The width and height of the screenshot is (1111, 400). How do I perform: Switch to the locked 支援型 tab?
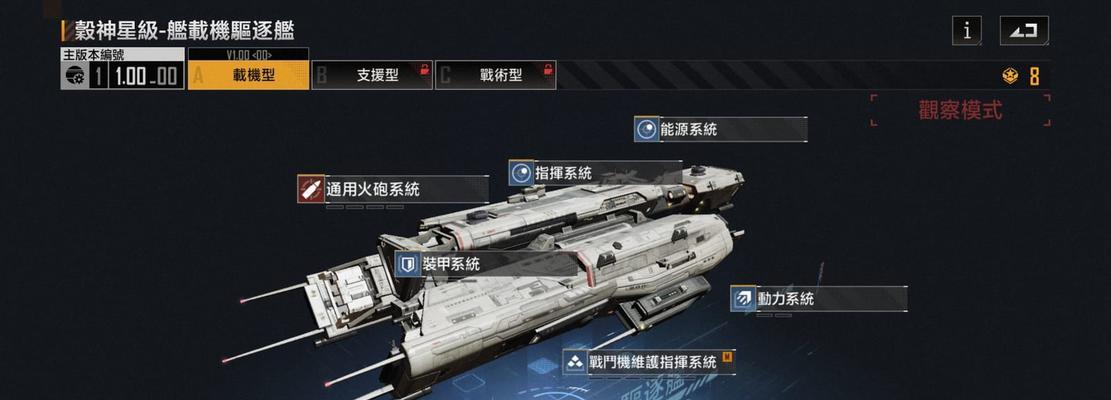point(371,75)
